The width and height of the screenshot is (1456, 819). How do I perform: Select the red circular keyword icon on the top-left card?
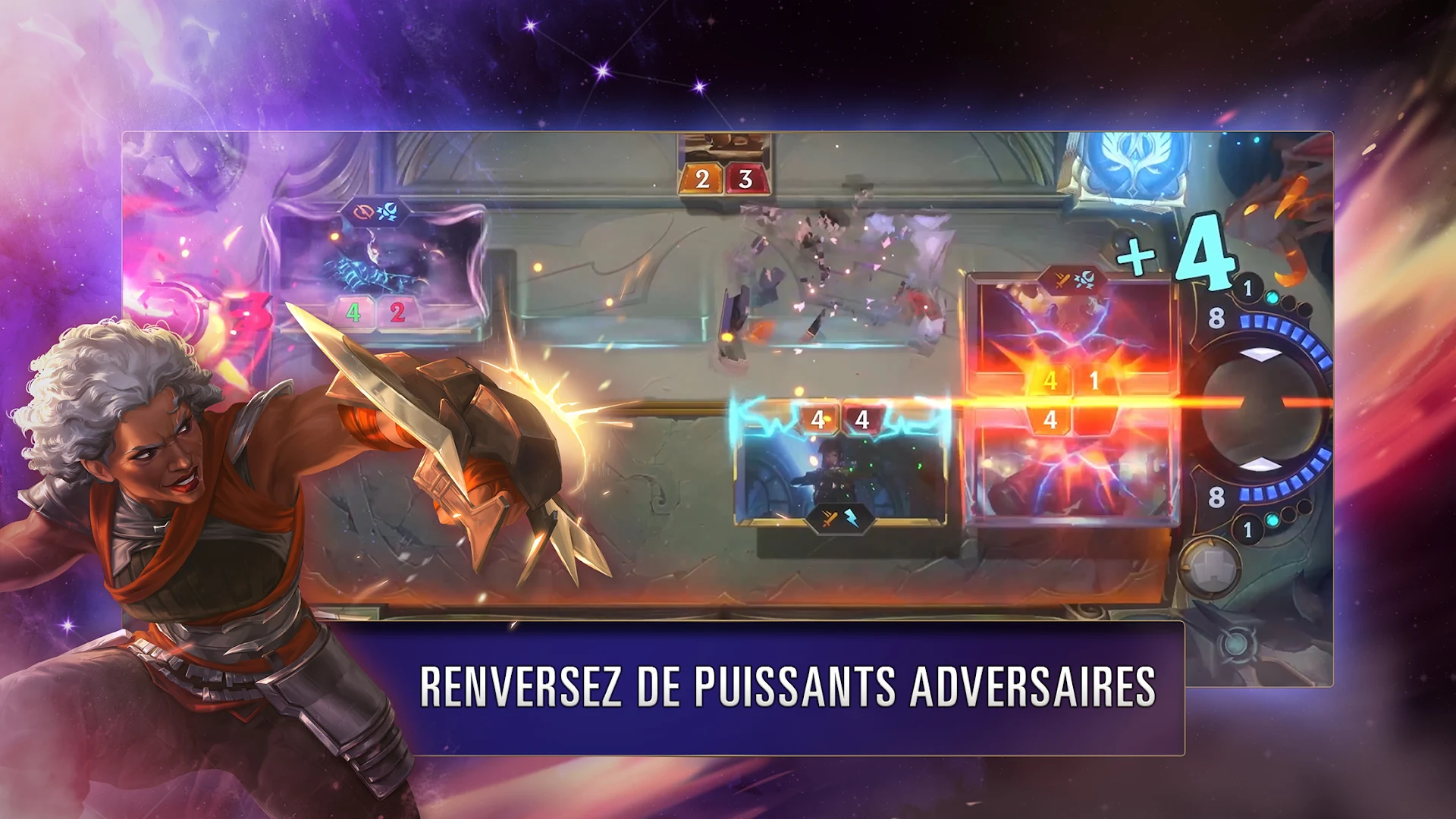pos(364,211)
